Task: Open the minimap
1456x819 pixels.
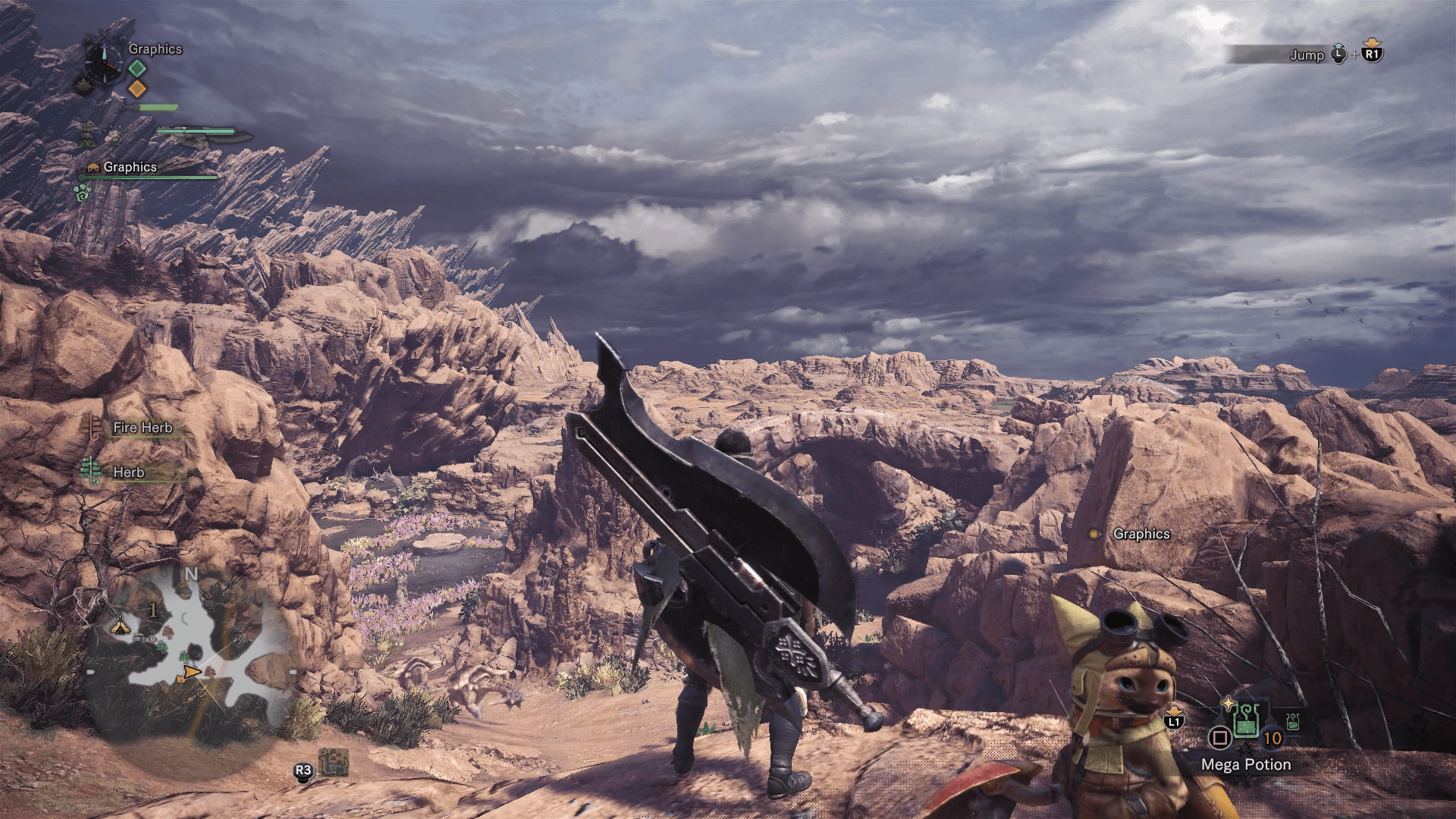Action: (x=190, y=652)
